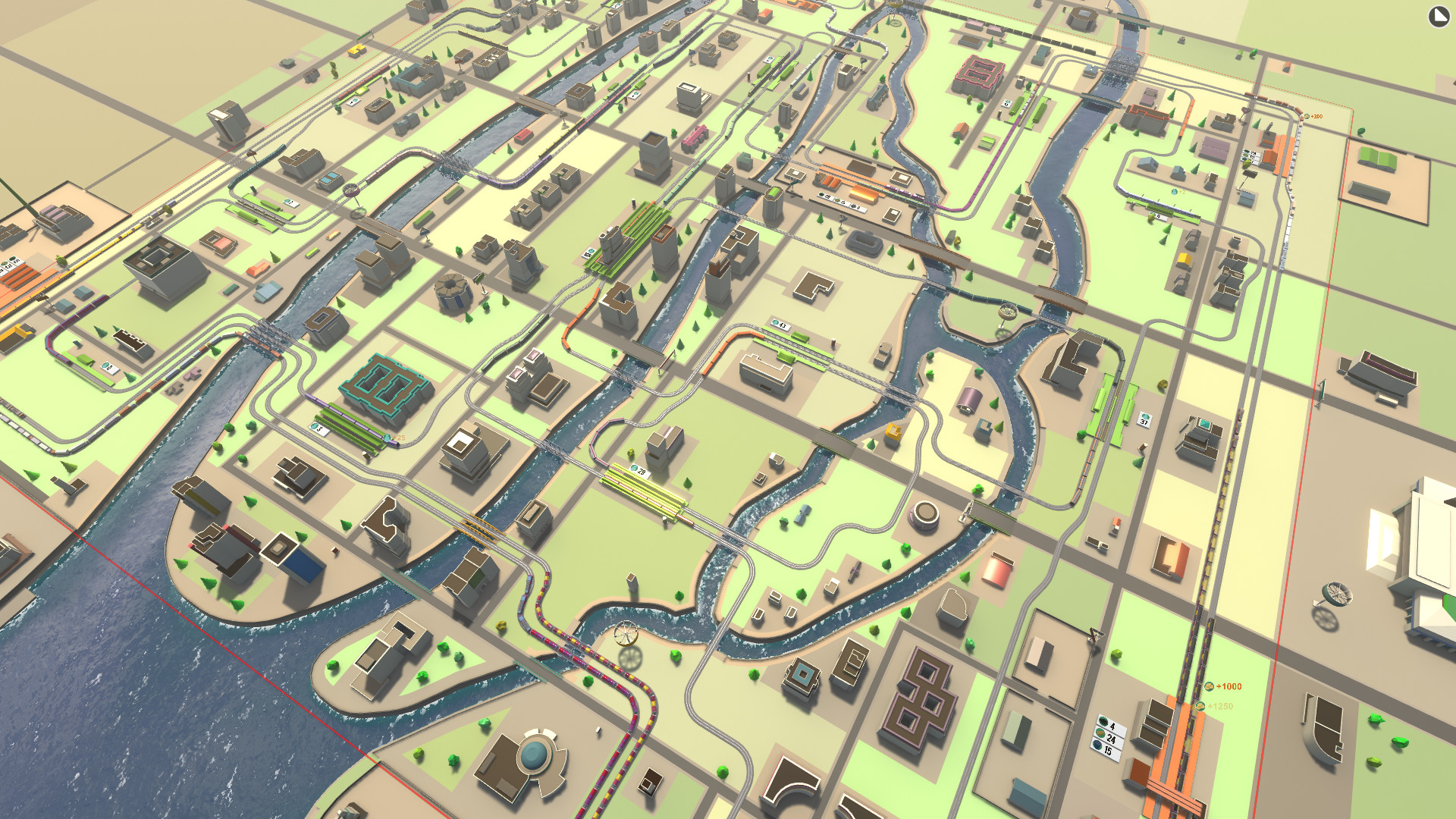Expand the resource counter panel near bottom-right
The image size is (1456, 819).
[x=1107, y=733]
